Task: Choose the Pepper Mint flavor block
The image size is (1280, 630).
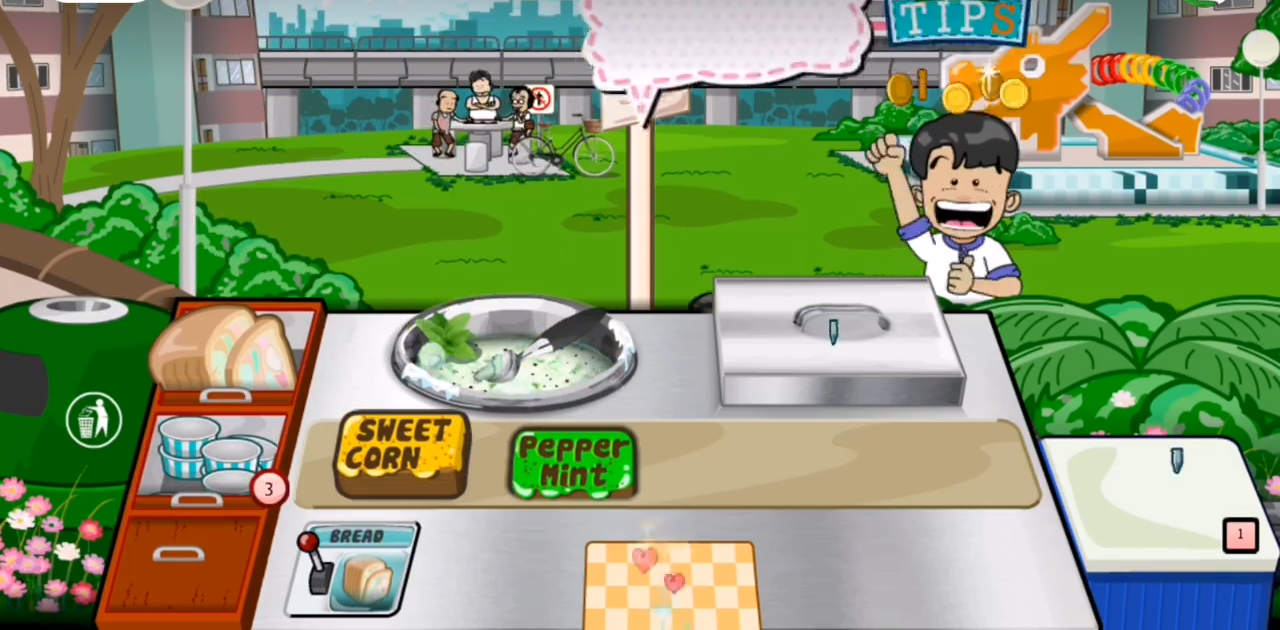Action: tap(573, 463)
